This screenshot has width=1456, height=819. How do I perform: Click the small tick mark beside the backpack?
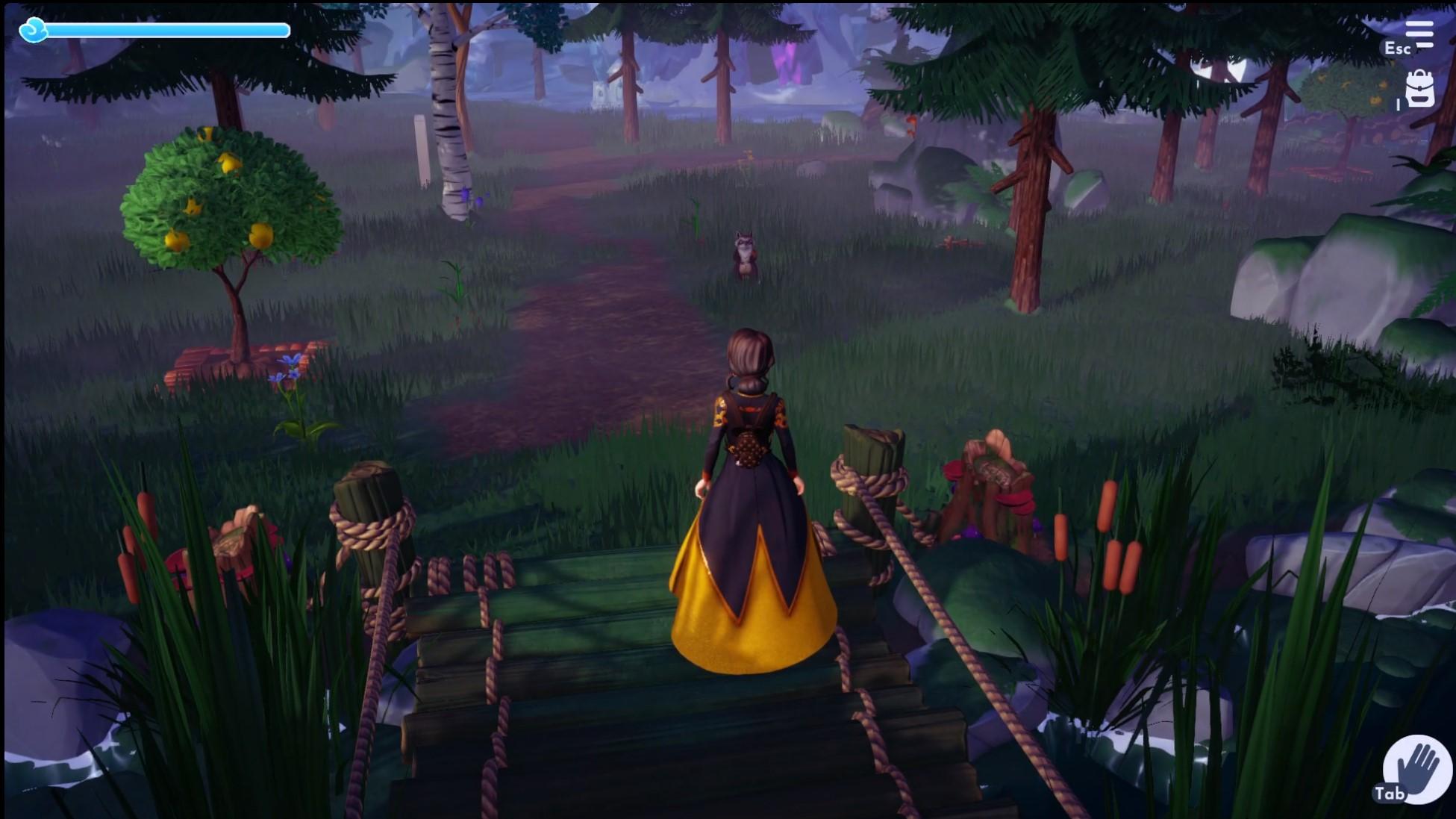(1399, 104)
